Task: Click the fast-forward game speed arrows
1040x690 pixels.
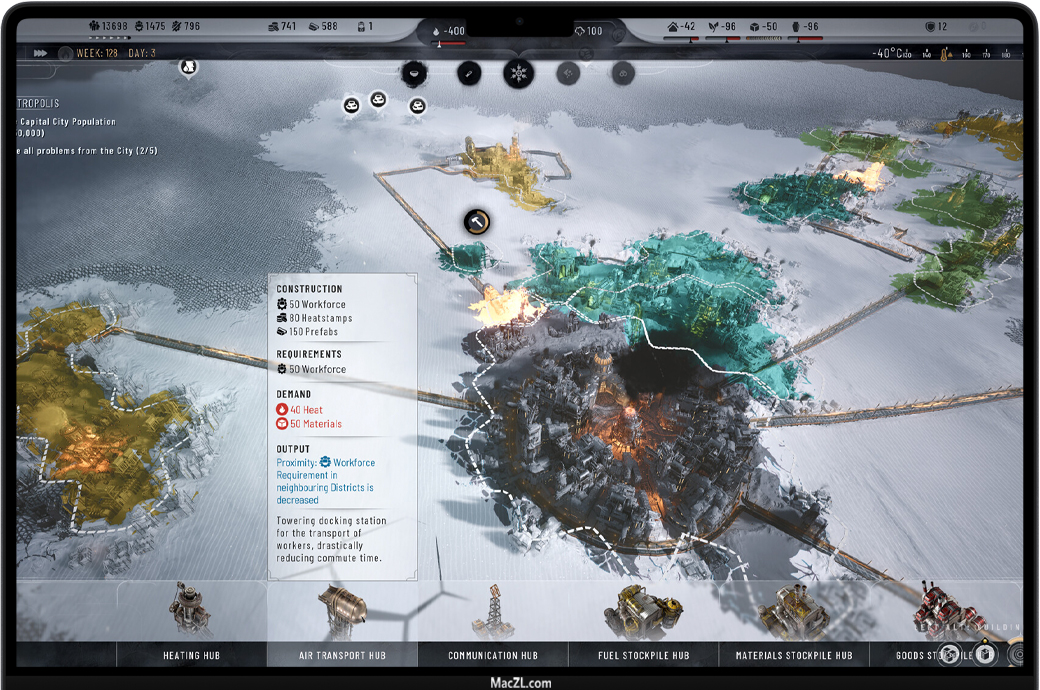Action: (x=41, y=53)
